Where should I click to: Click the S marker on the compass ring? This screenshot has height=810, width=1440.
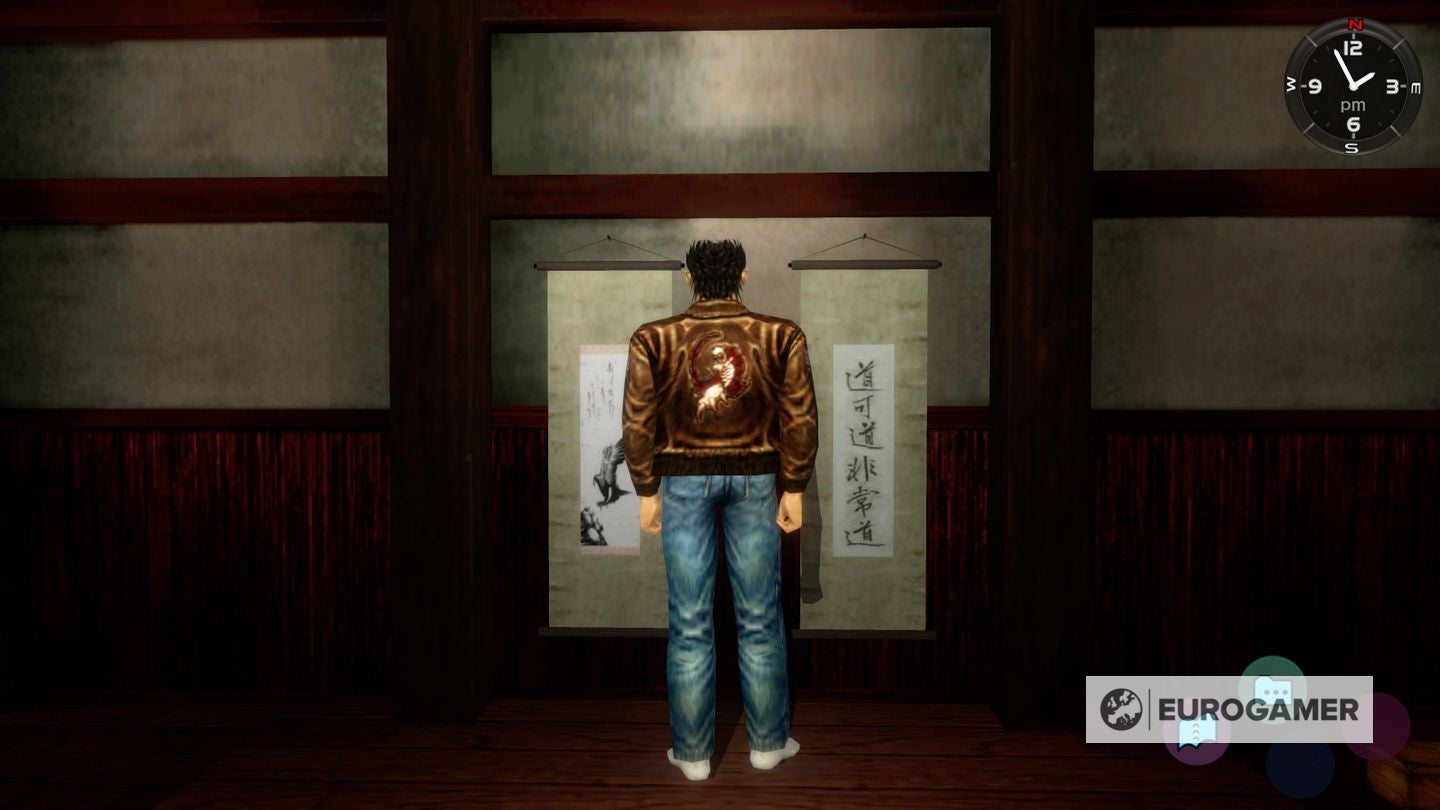1352,146
